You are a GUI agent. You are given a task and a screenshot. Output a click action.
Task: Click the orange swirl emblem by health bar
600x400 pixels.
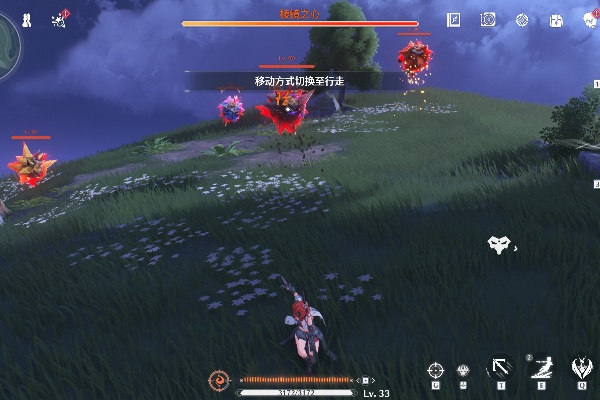[x=219, y=380]
